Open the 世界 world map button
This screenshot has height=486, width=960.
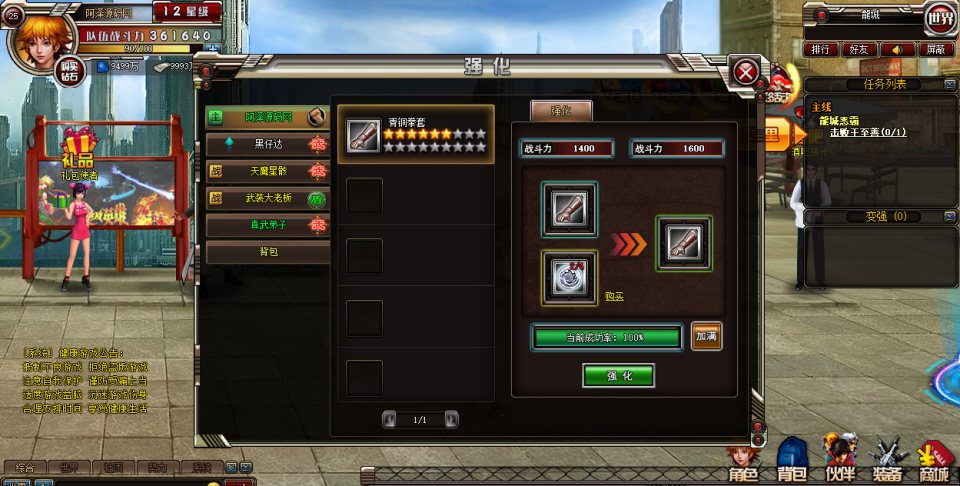tap(939, 17)
